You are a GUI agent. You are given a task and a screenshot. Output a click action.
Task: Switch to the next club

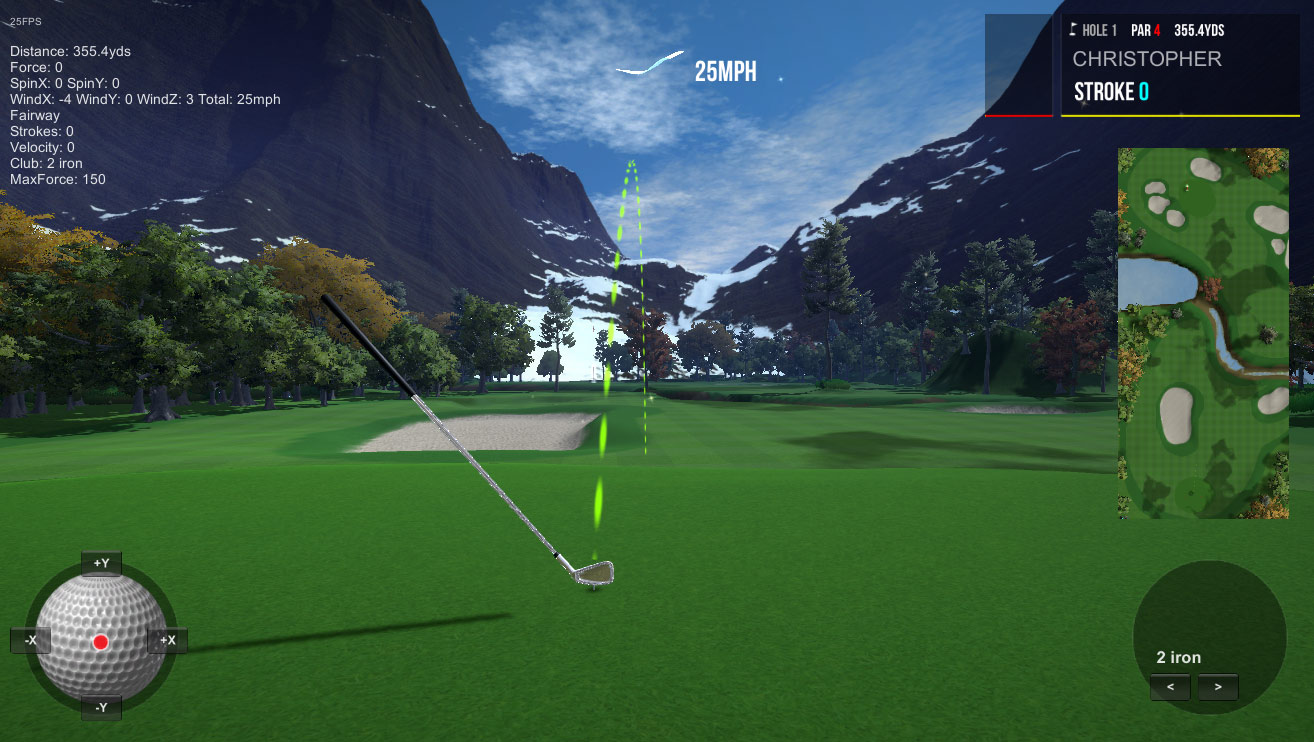[x=1217, y=687]
